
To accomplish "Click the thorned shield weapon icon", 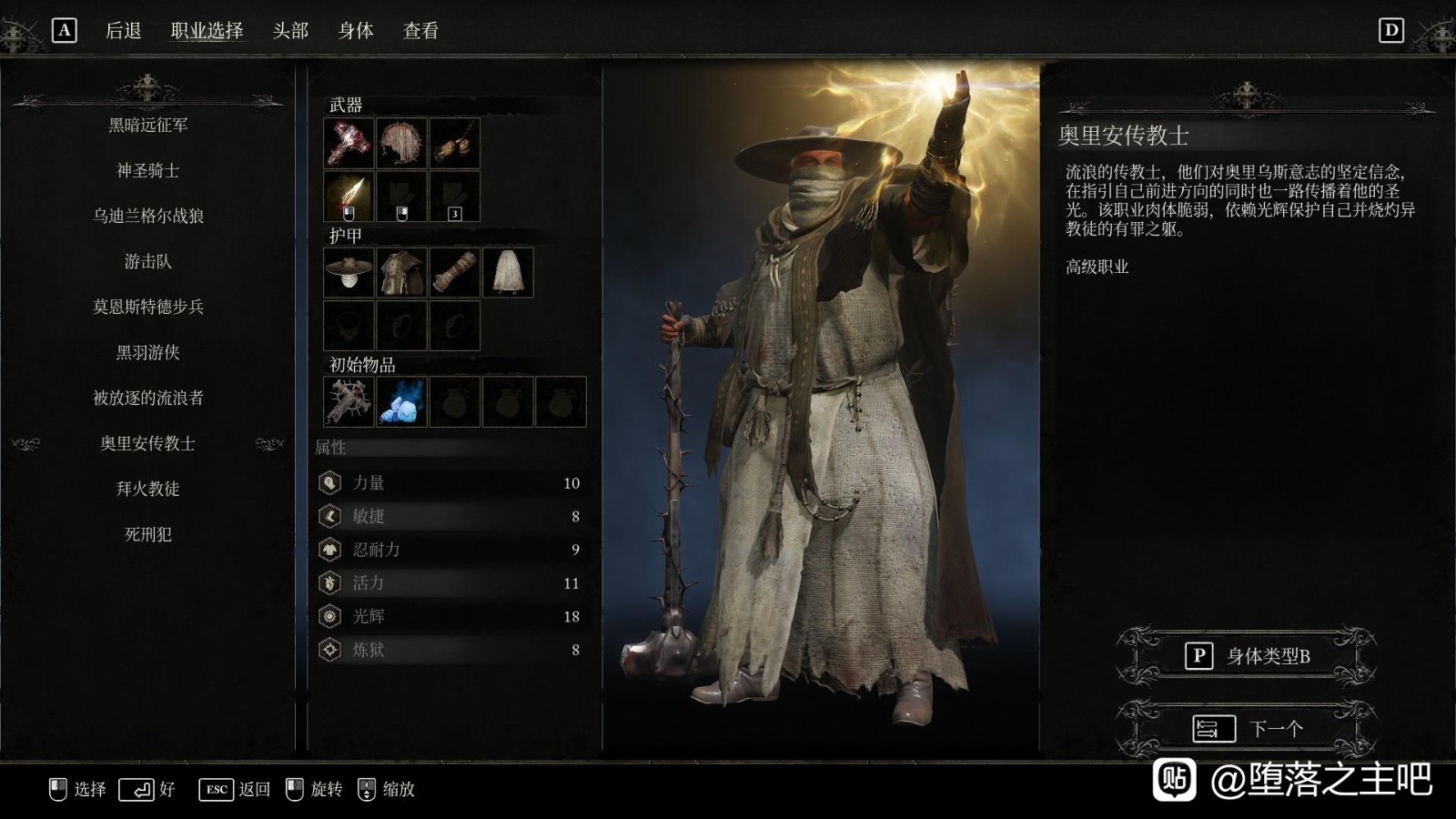I will point(400,145).
